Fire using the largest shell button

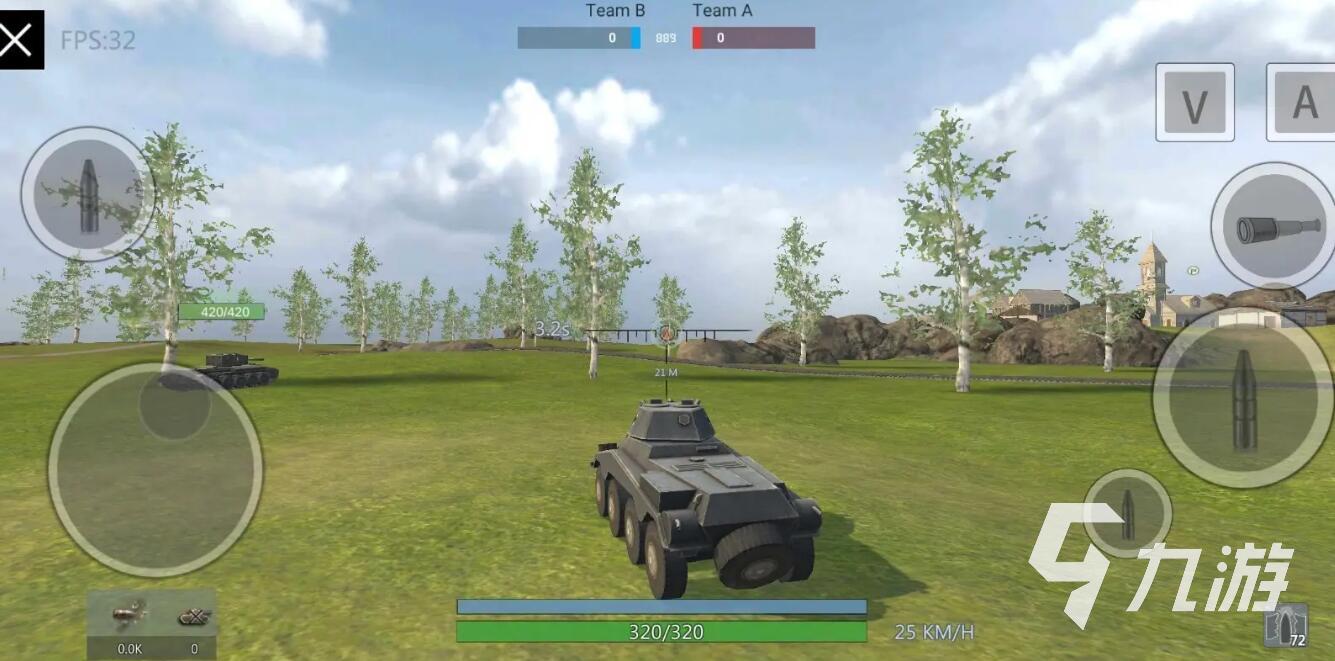click(x=1243, y=398)
